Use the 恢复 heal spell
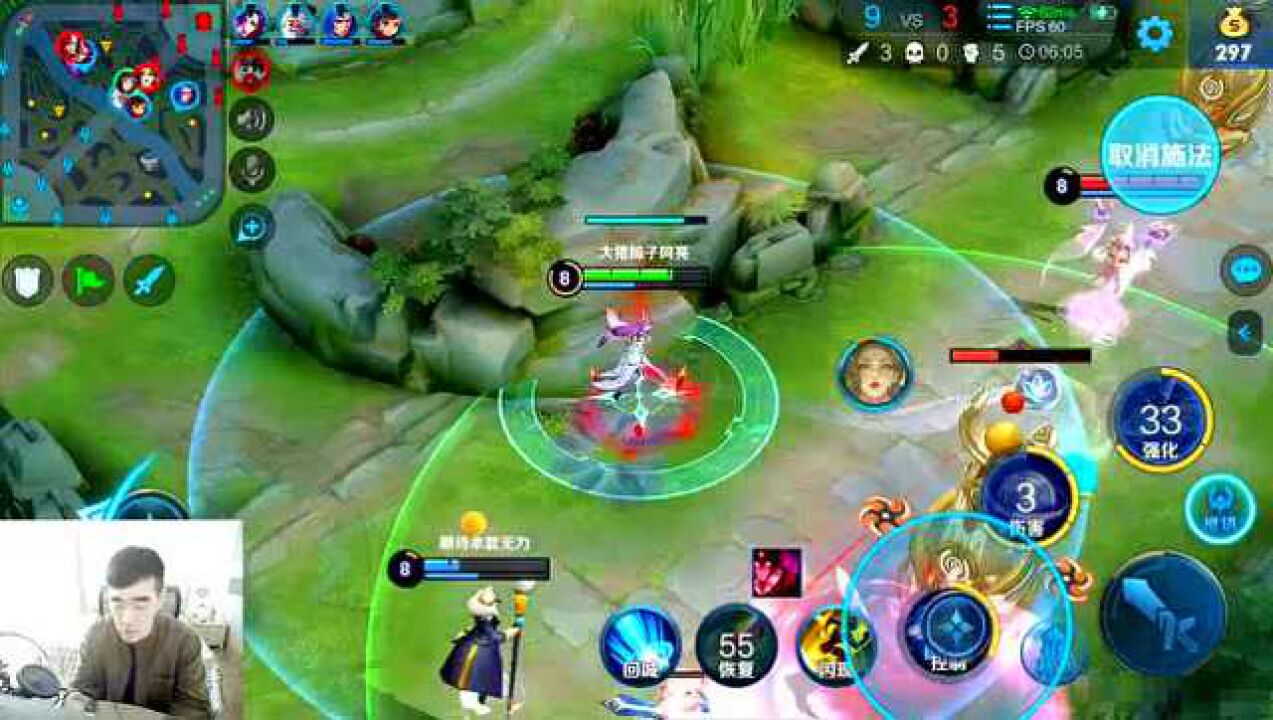 [736, 645]
